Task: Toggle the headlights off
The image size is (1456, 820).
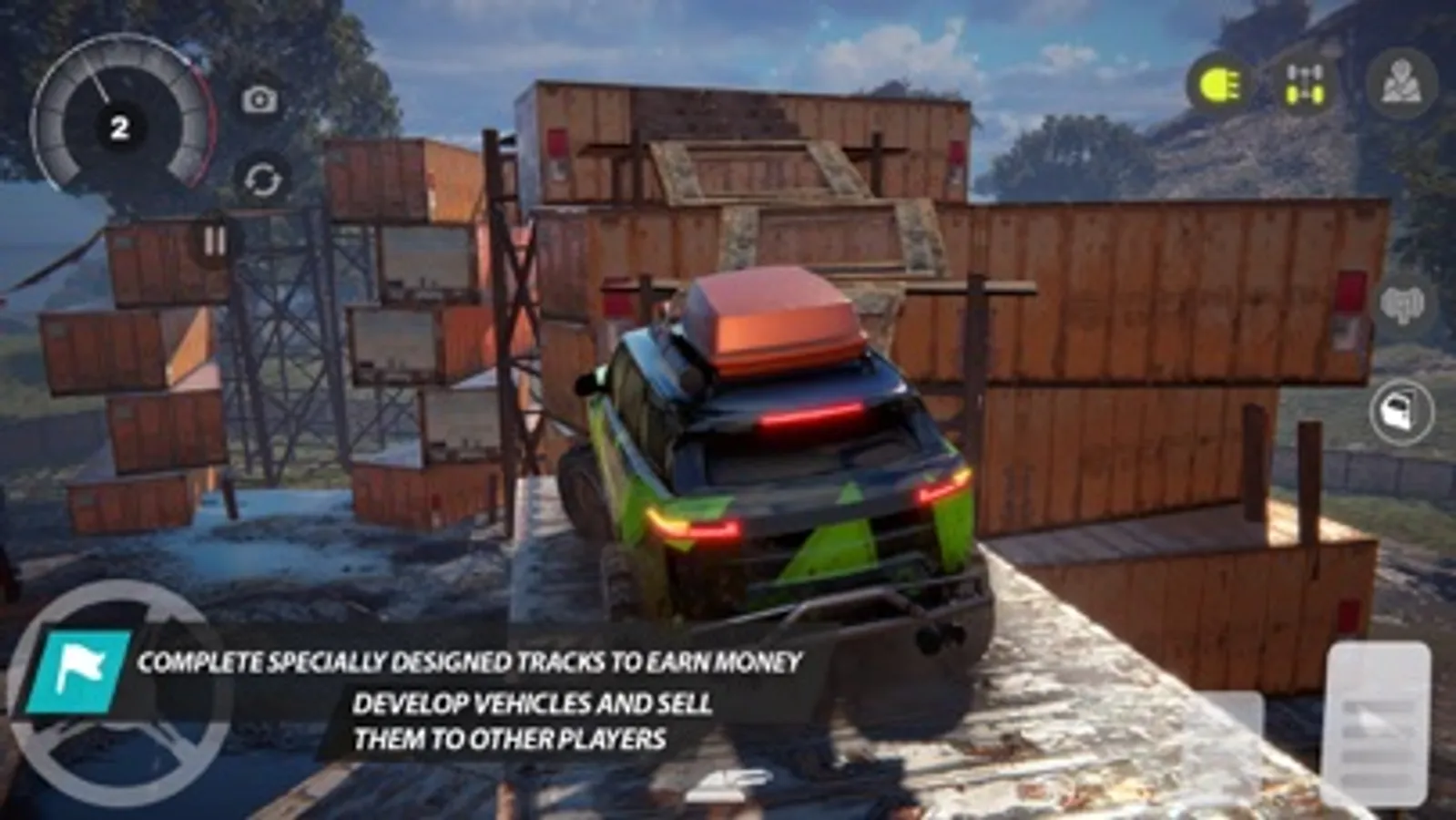Action: click(1220, 84)
